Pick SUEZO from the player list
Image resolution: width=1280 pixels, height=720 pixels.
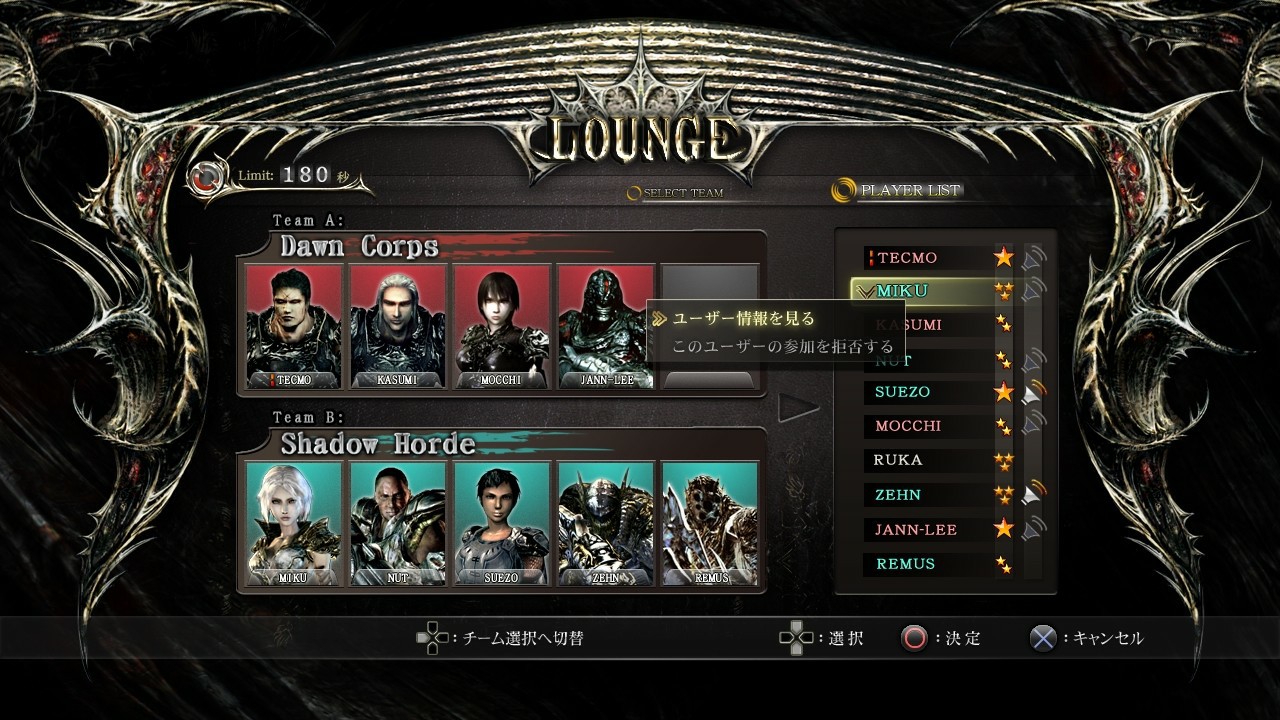click(x=902, y=392)
